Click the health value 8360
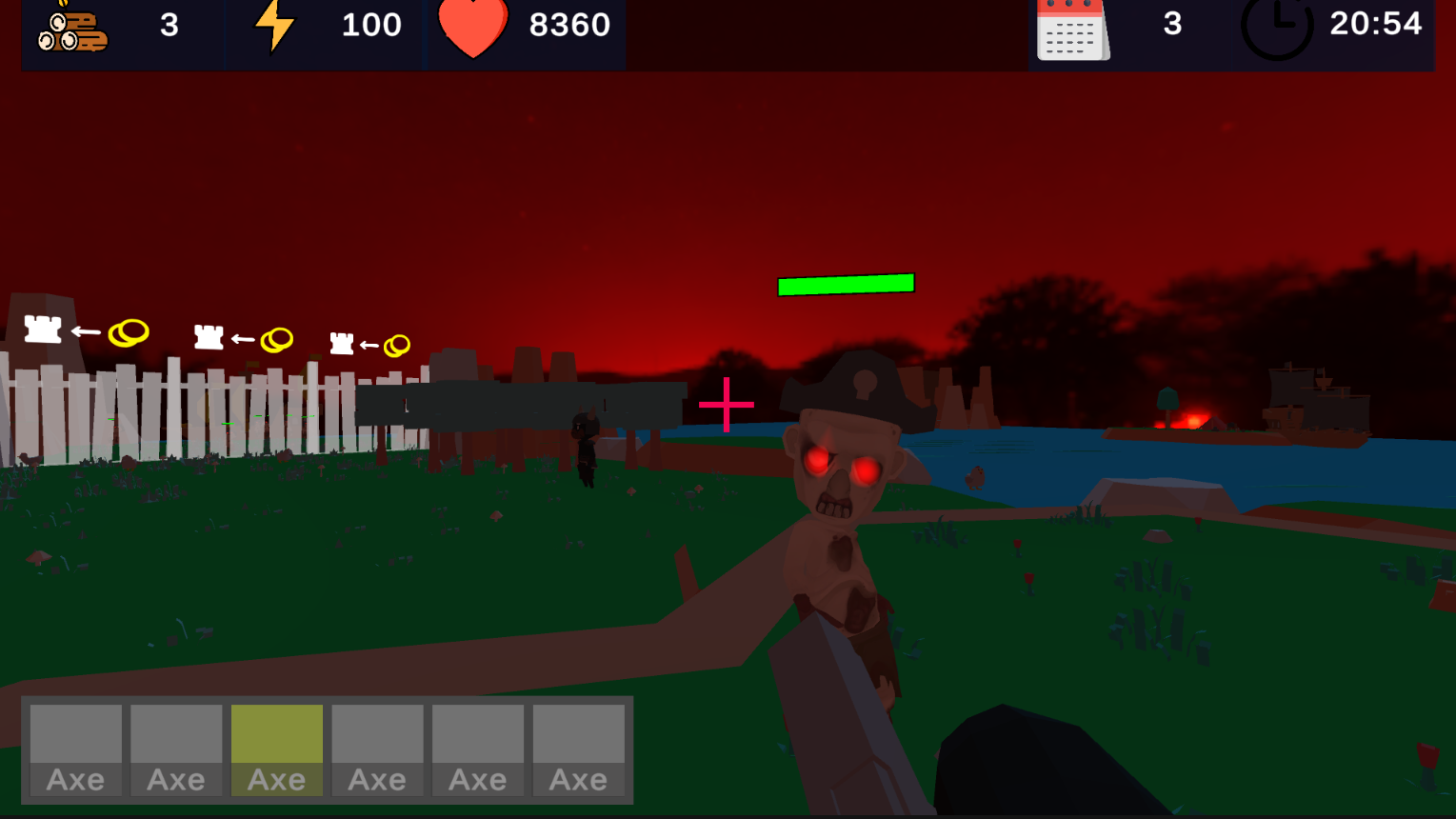 568,26
